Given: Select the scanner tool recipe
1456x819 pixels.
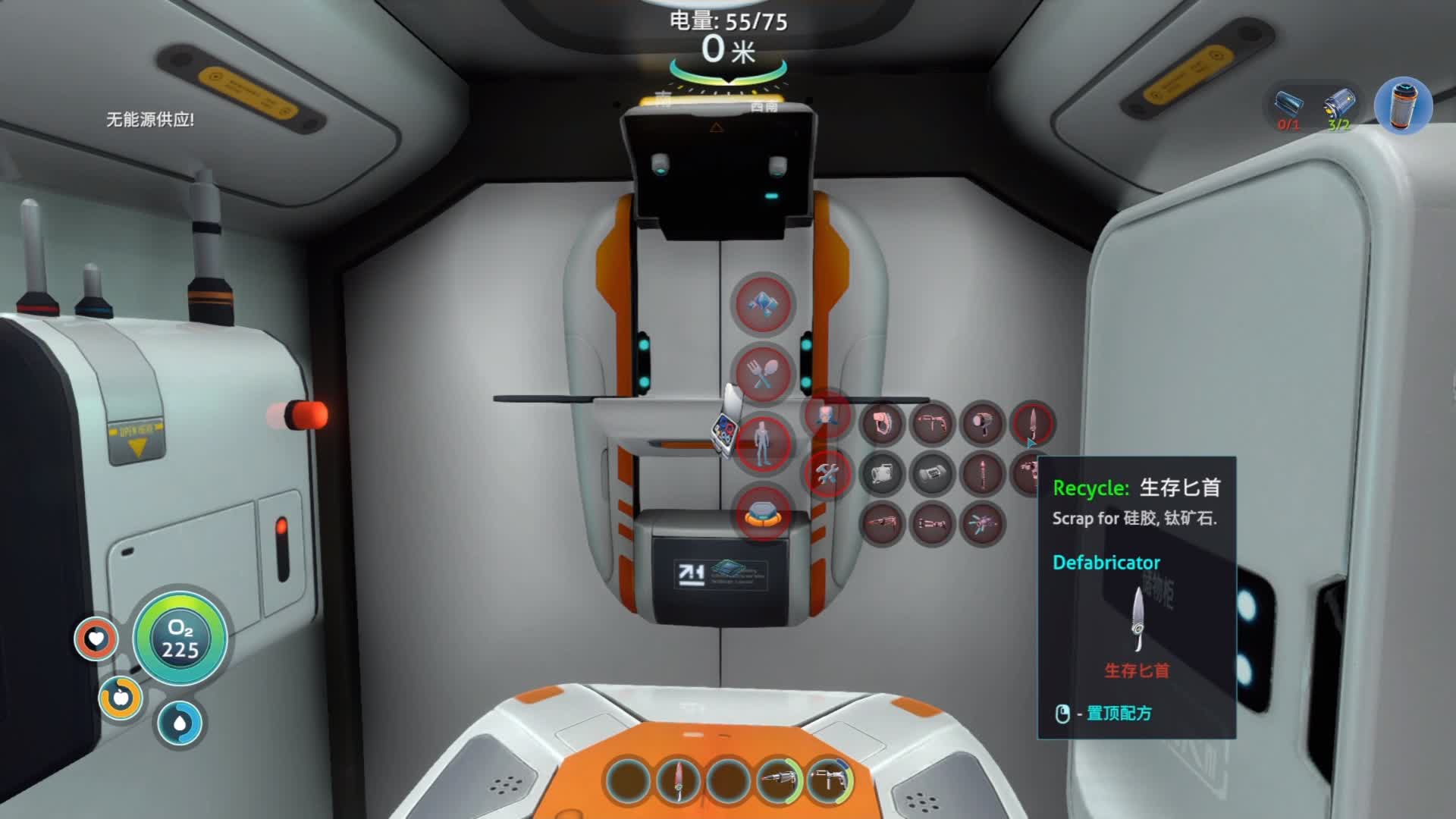Looking at the screenshot, I should click(932, 422).
